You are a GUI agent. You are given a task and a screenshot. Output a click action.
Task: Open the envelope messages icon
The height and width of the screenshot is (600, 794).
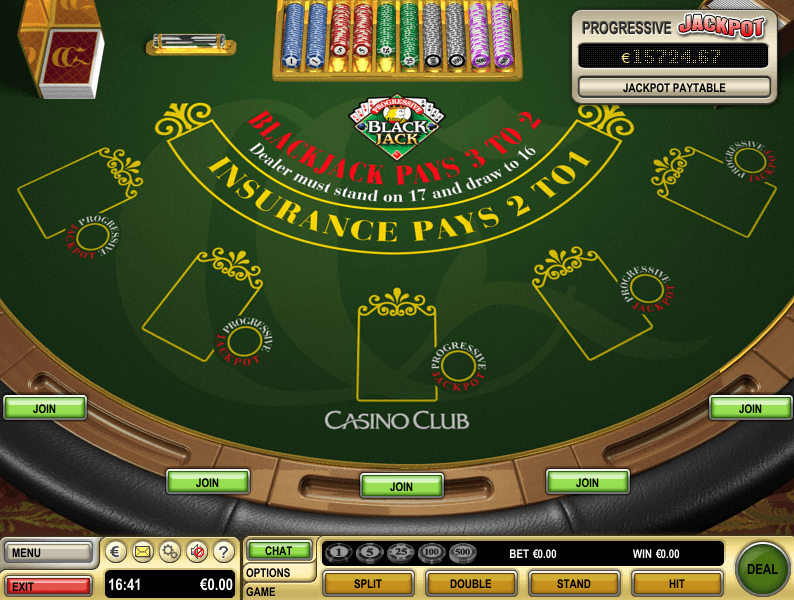(143, 551)
